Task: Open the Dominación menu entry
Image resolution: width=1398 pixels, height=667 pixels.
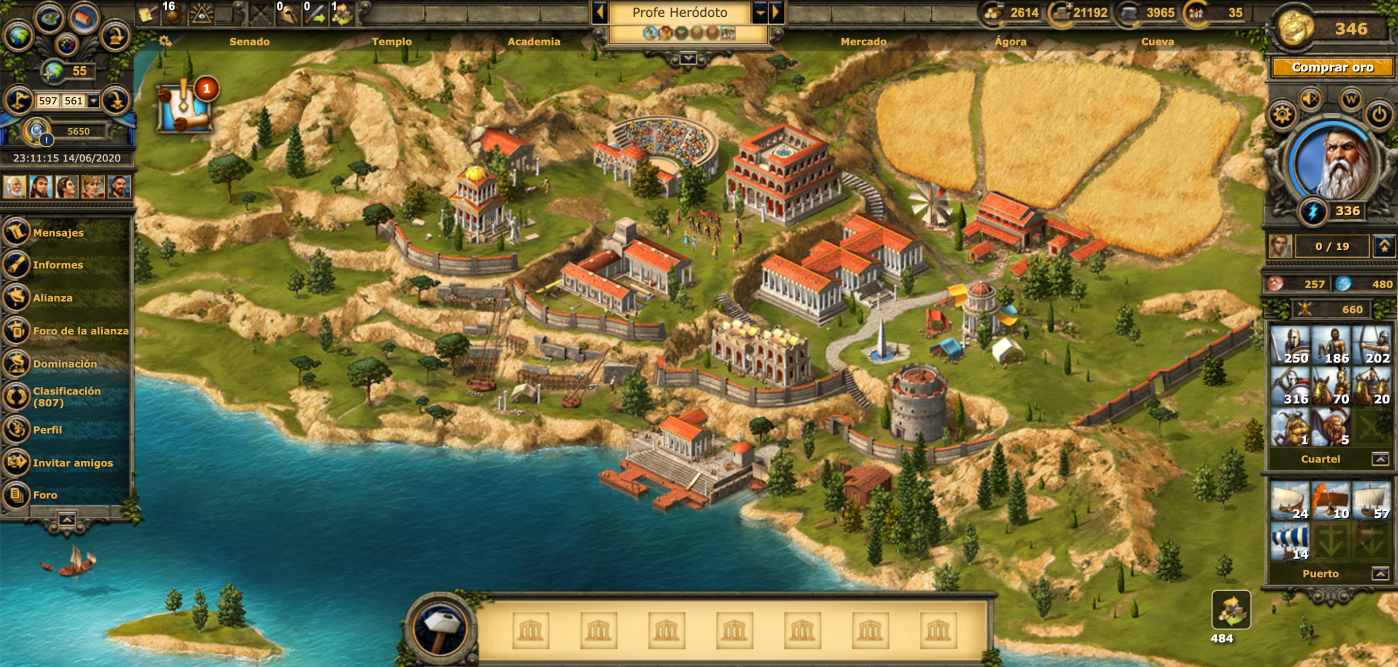Action: point(65,364)
